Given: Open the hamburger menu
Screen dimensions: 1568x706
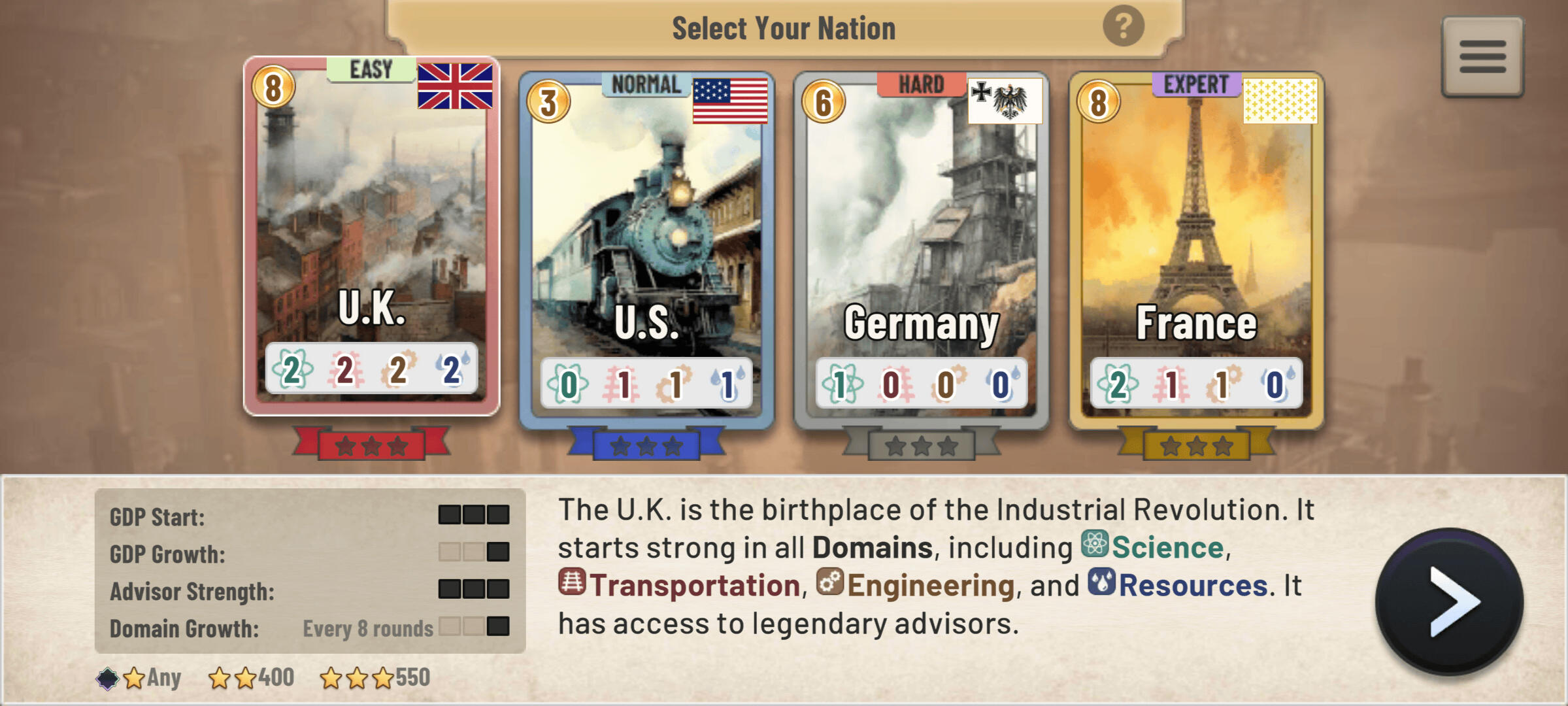Looking at the screenshot, I should pyautogui.click(x=1482, y=57).
